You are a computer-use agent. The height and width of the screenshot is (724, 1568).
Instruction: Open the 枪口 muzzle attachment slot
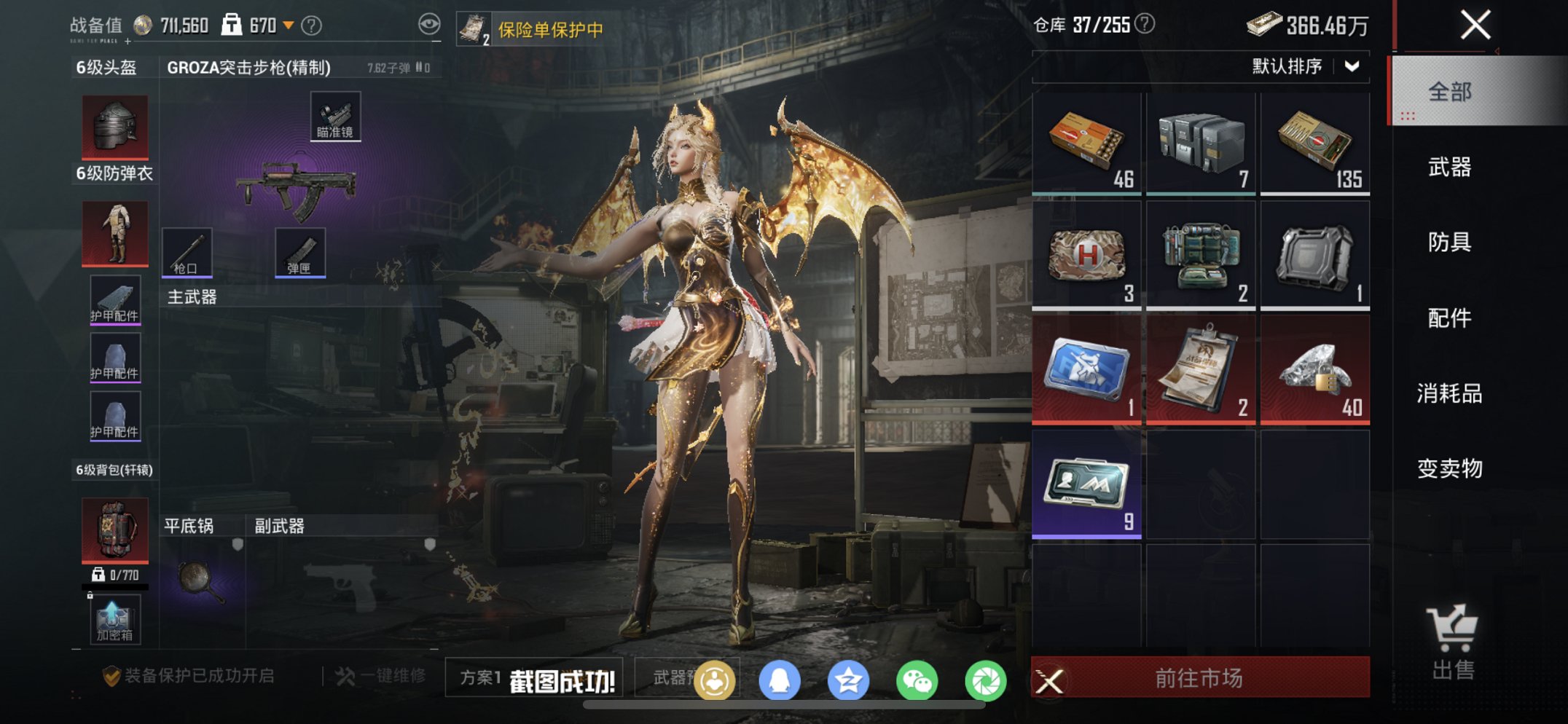tap(188, 251)
